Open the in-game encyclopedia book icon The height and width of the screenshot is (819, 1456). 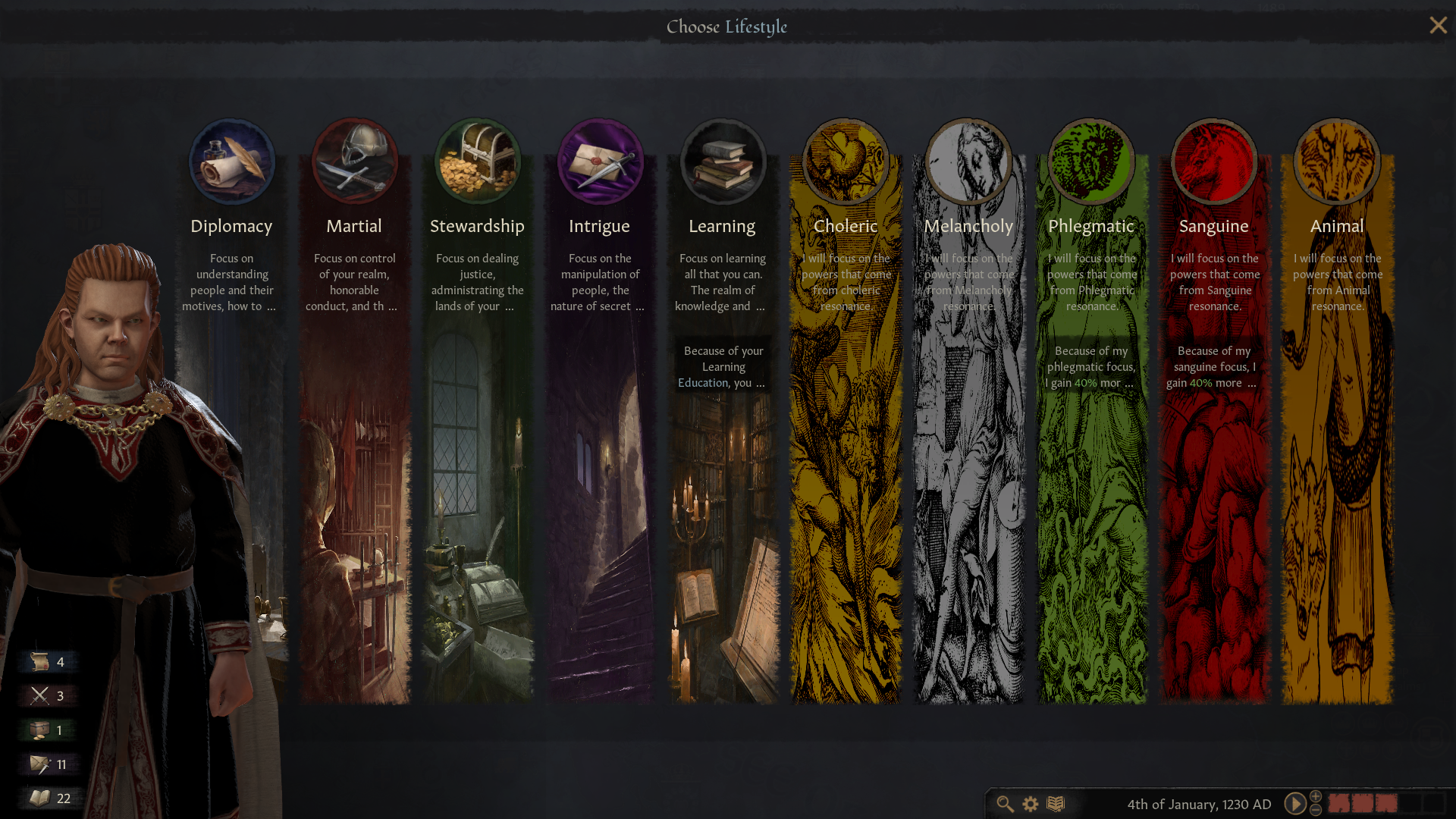click(1054, 805)
